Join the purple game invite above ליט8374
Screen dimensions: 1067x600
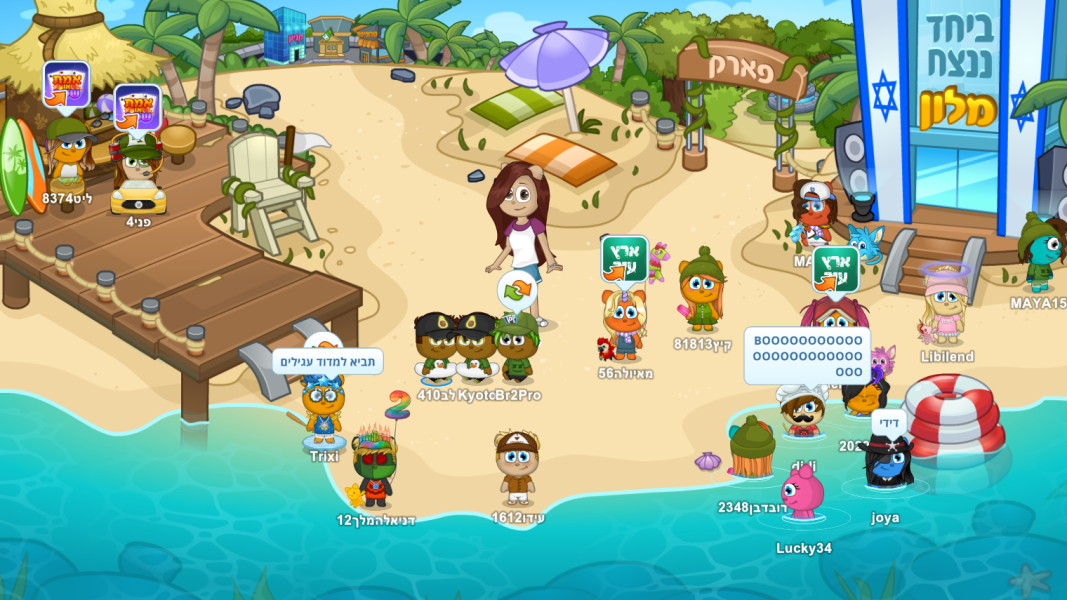click(66, 85)
